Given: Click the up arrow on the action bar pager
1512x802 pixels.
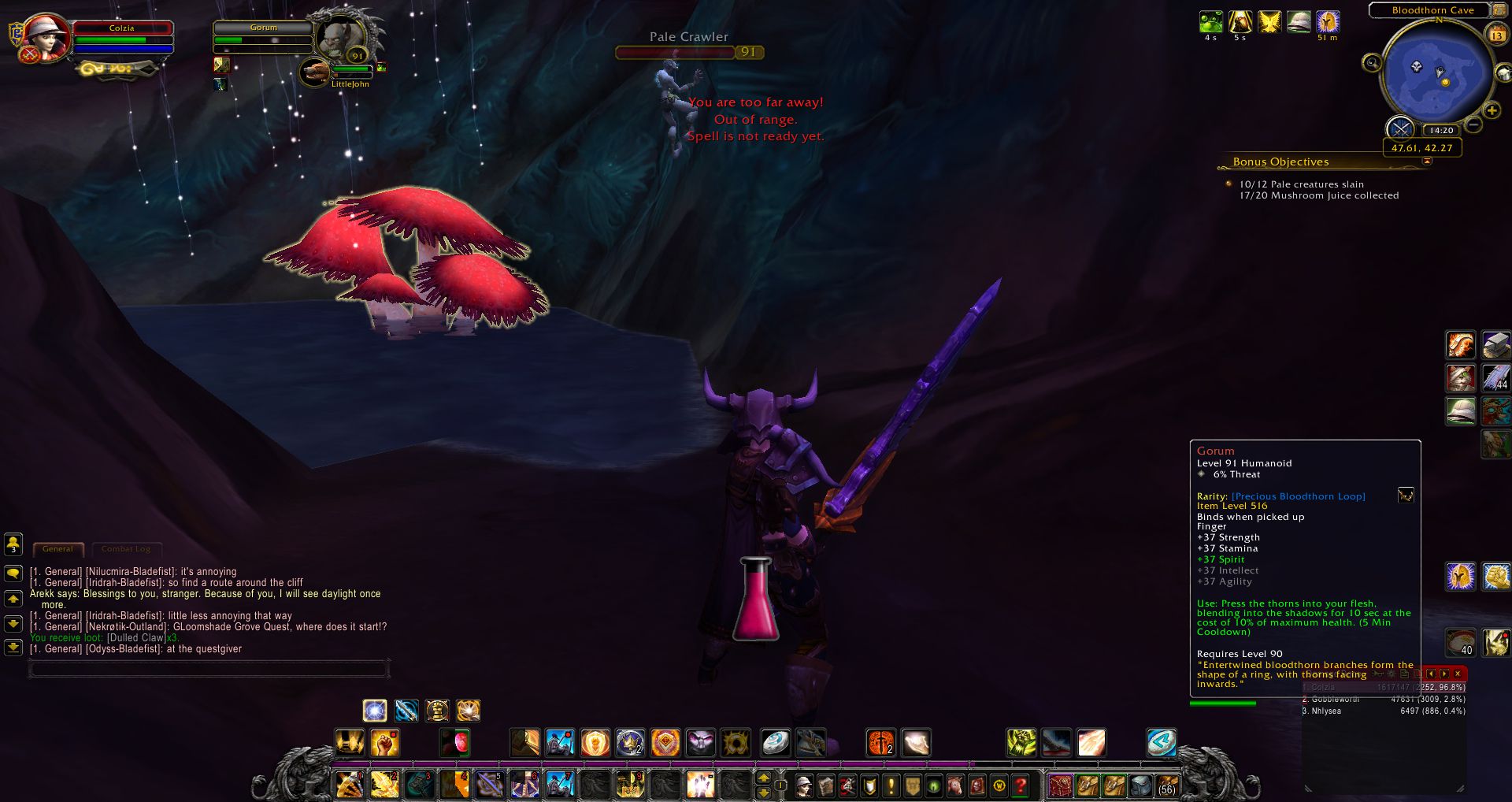Looking at the screenshot, I should coord(762,776).
